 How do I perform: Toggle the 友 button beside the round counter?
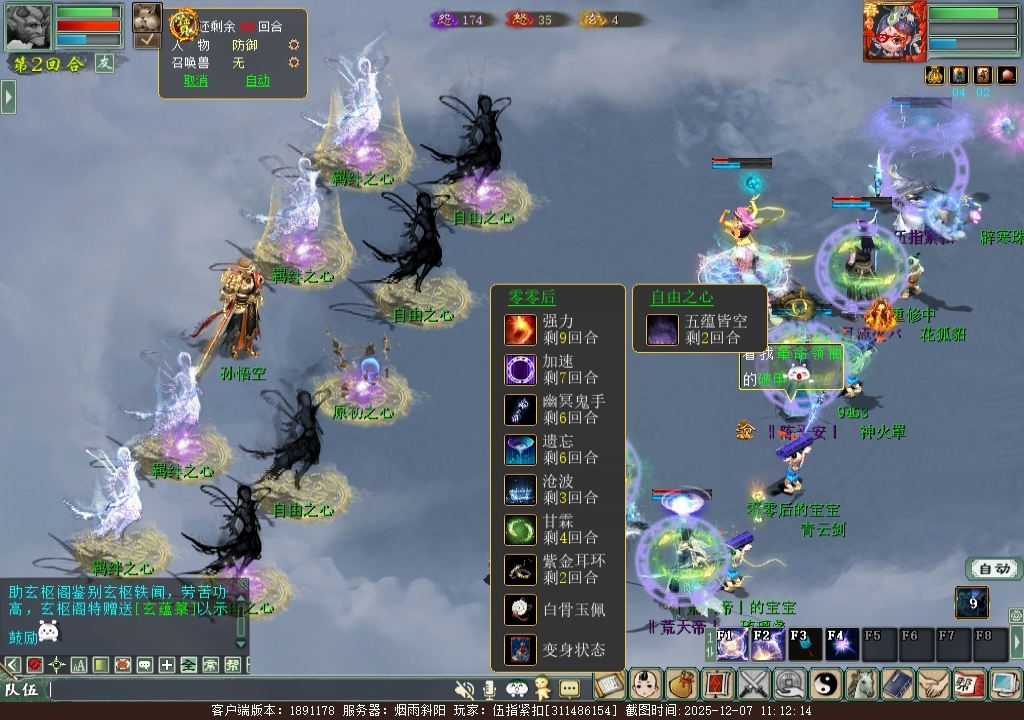[105, 62]
